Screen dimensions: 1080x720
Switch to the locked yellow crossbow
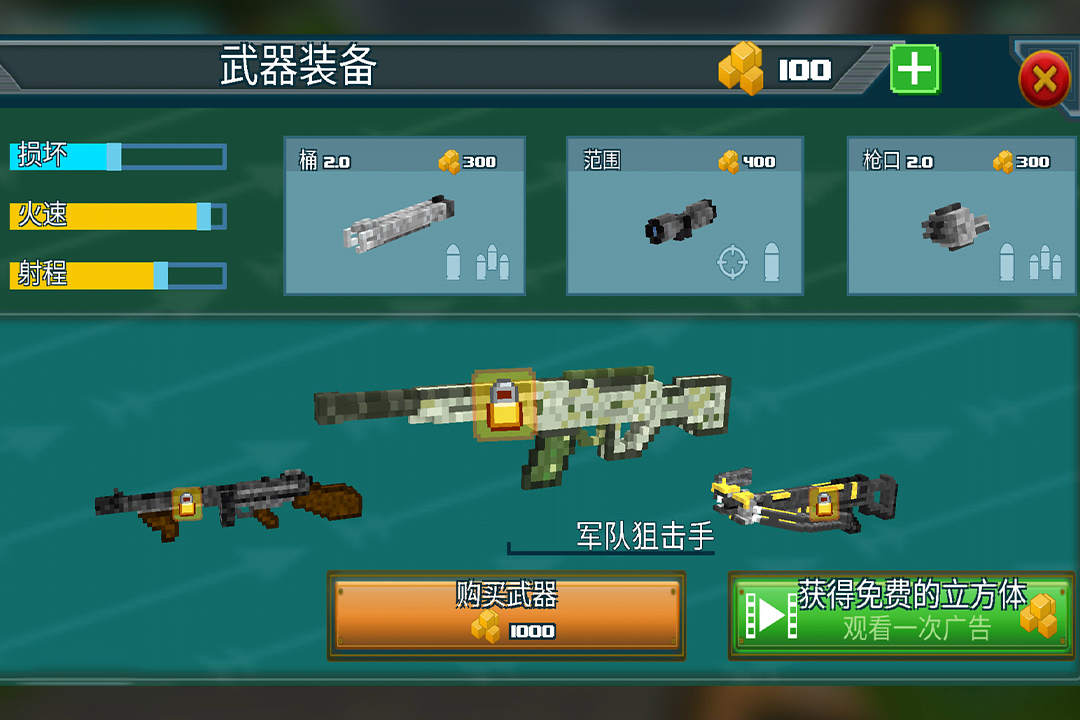click(805, 500)
